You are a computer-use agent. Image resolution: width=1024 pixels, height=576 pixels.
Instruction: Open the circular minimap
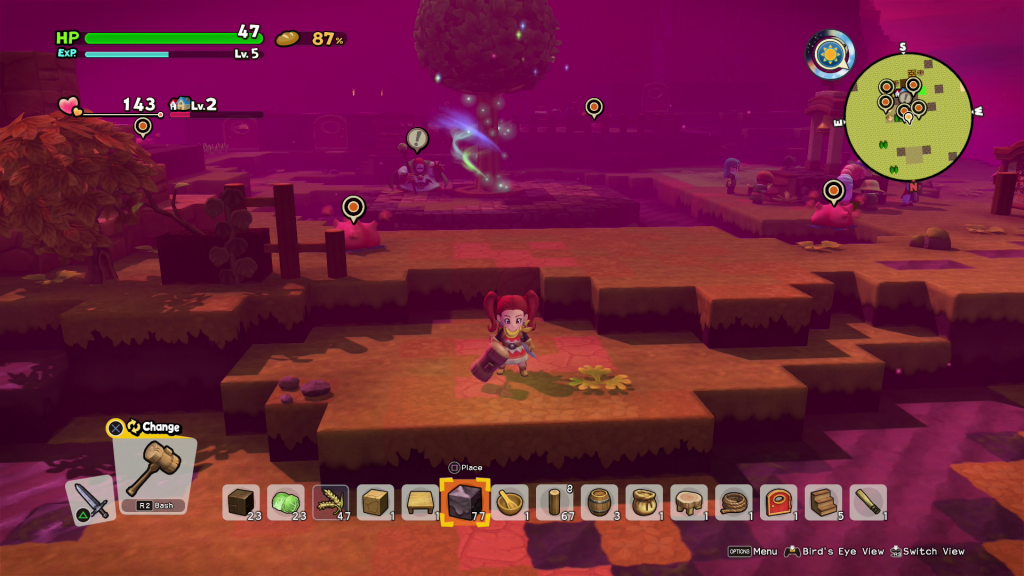(908, 117)
